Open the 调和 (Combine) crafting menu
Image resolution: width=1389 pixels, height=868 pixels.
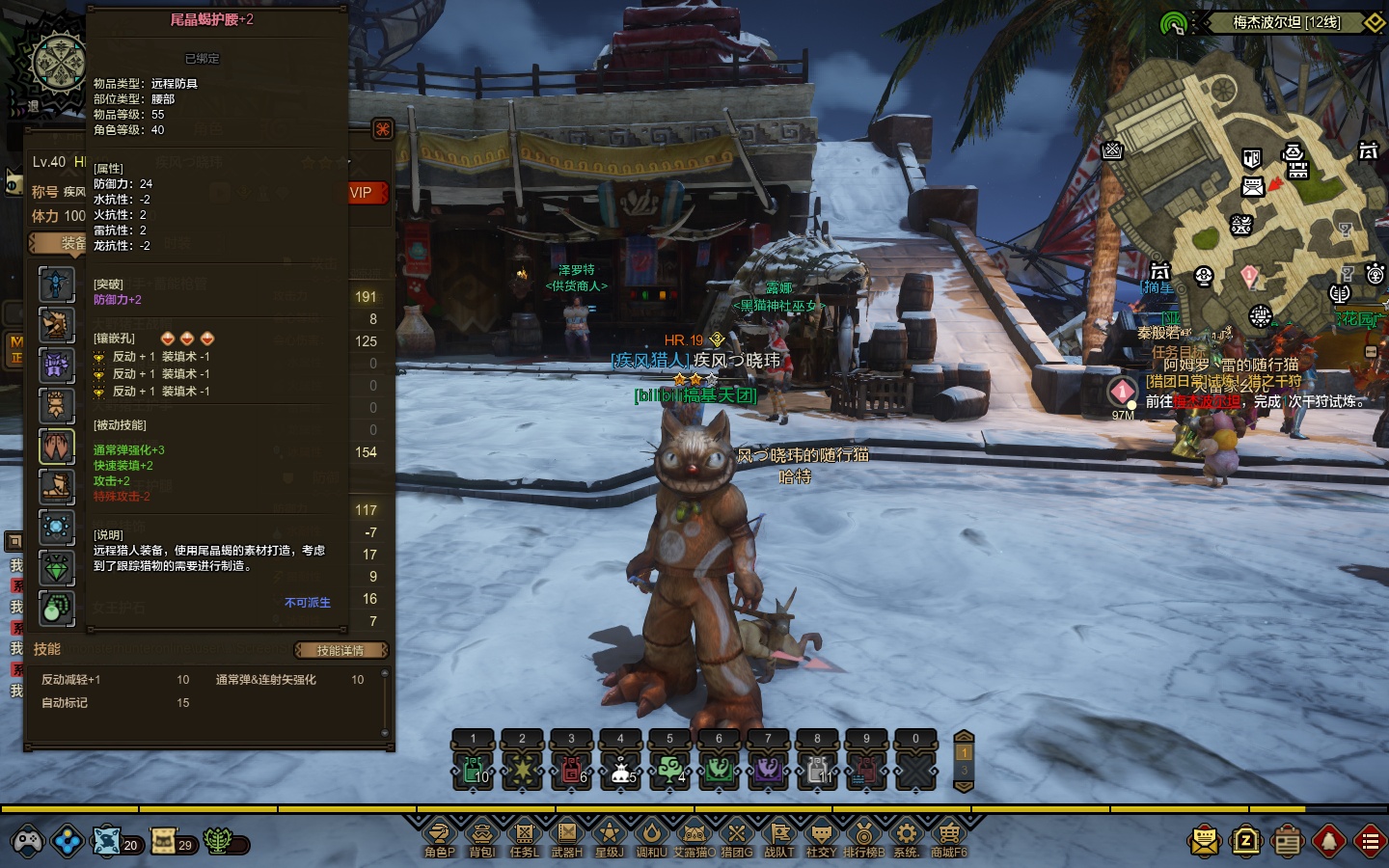(651, 835)
